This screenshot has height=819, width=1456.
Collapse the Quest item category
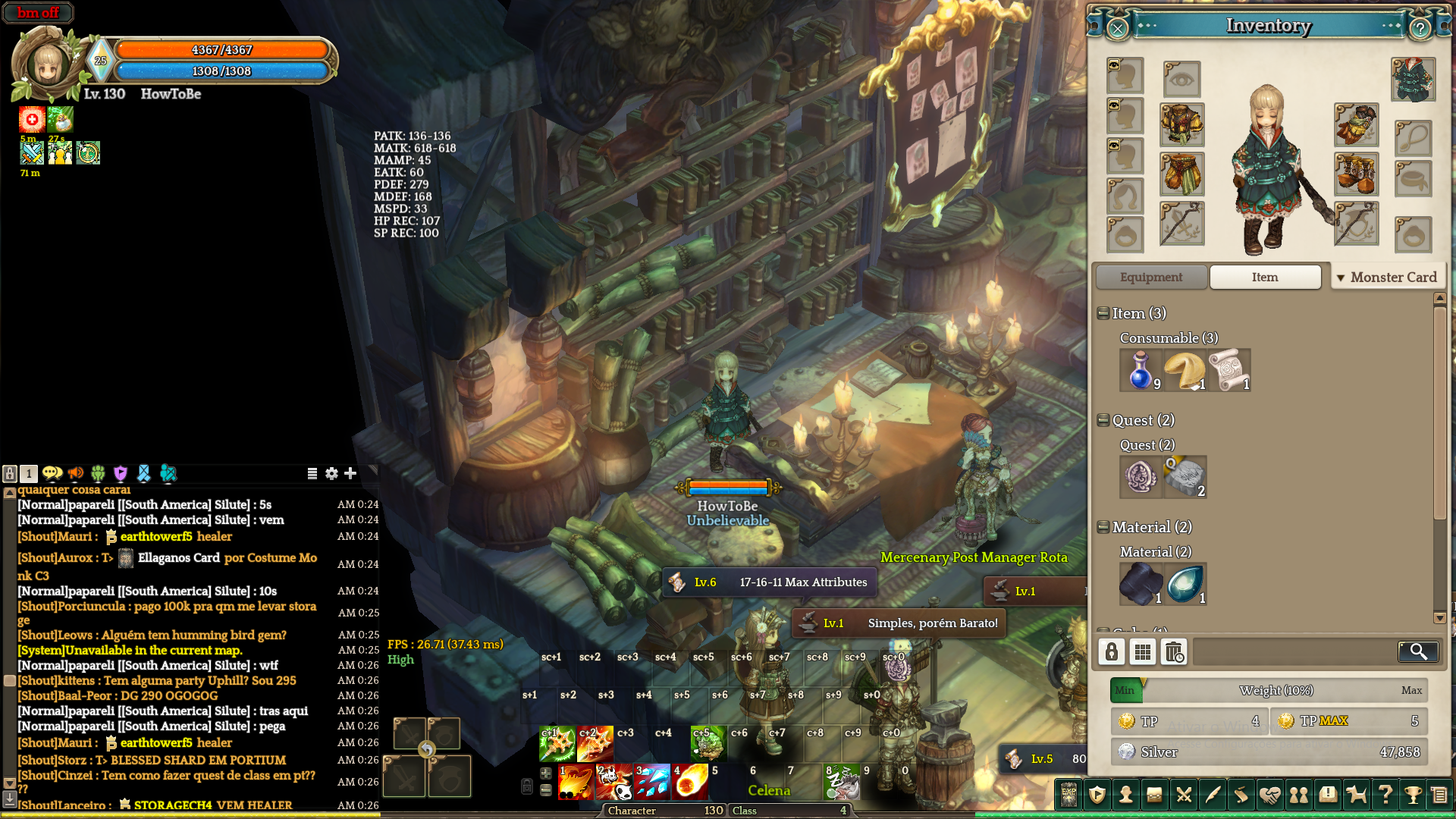pos(1103,420)
